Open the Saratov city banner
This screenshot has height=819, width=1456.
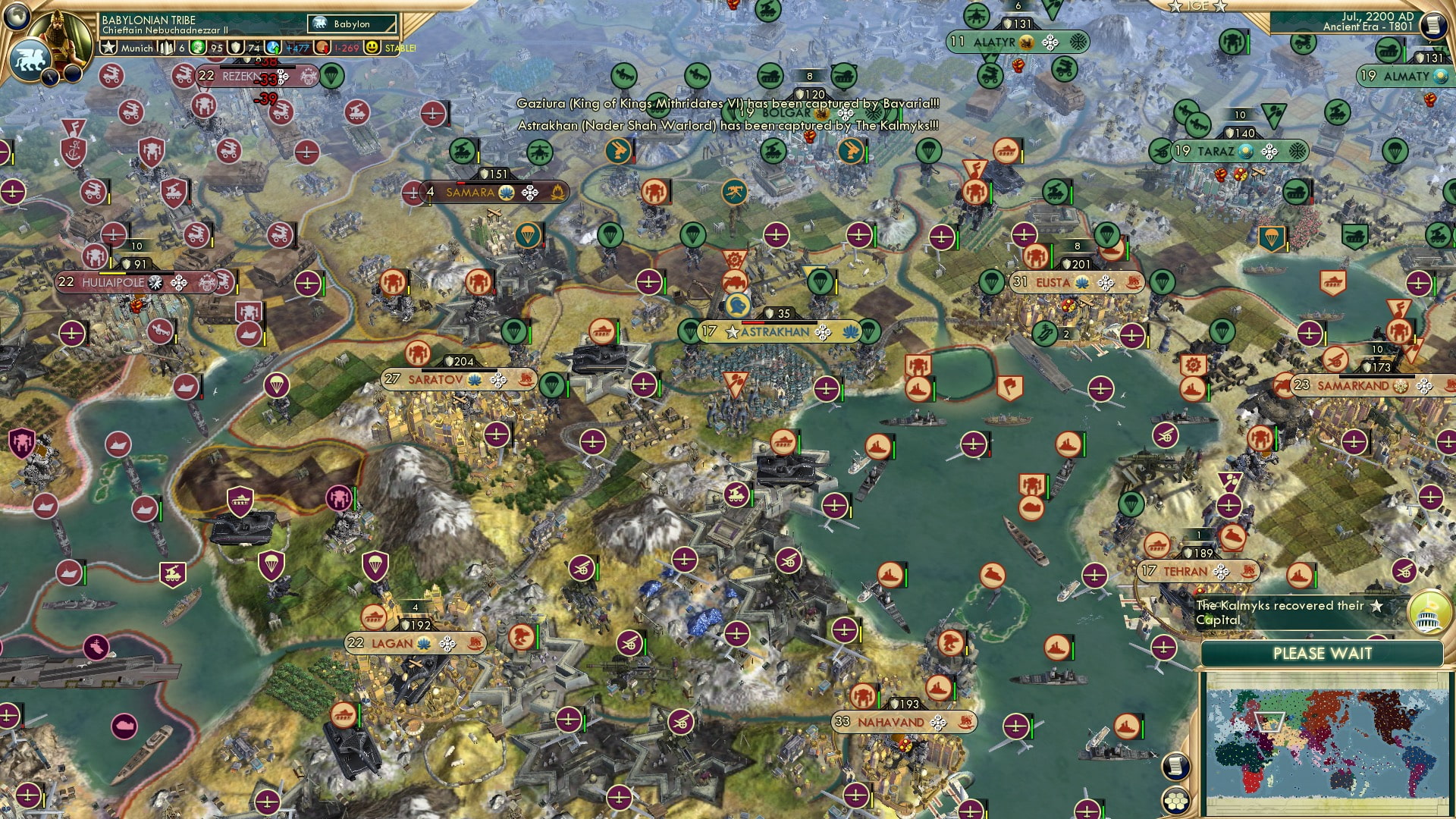point(436,377)
